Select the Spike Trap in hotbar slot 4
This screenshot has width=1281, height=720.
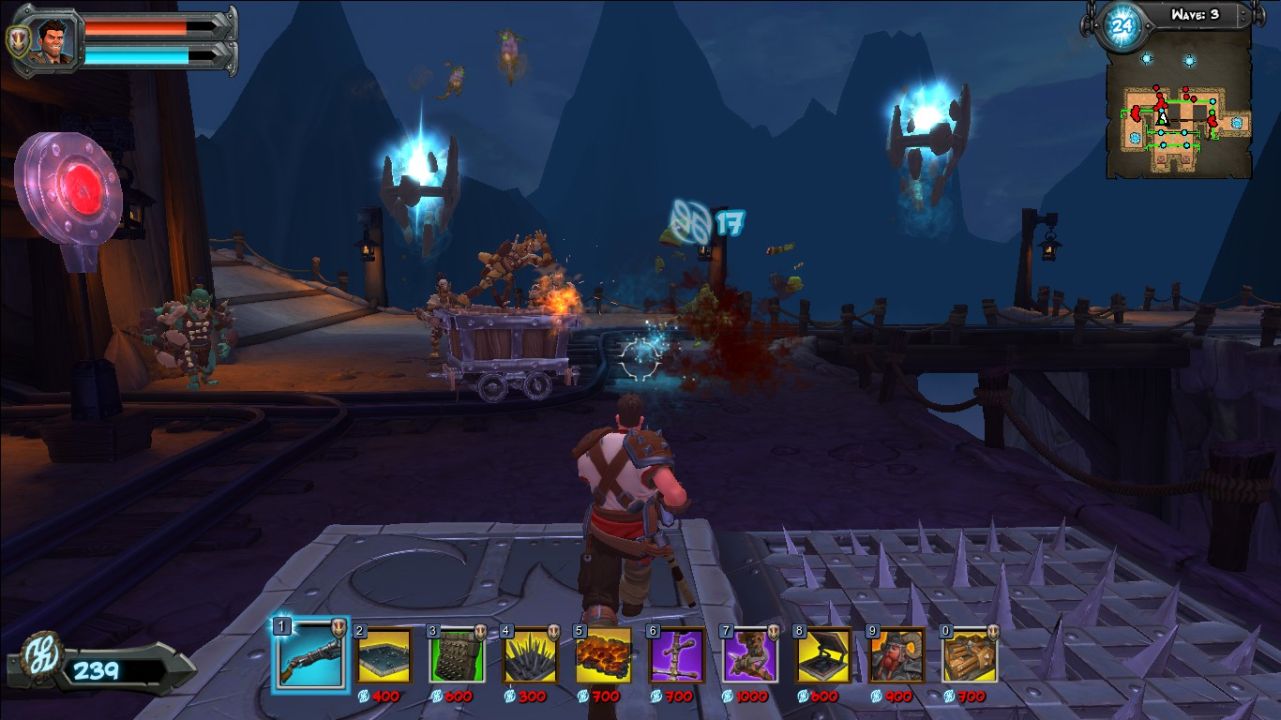[531, 655]
